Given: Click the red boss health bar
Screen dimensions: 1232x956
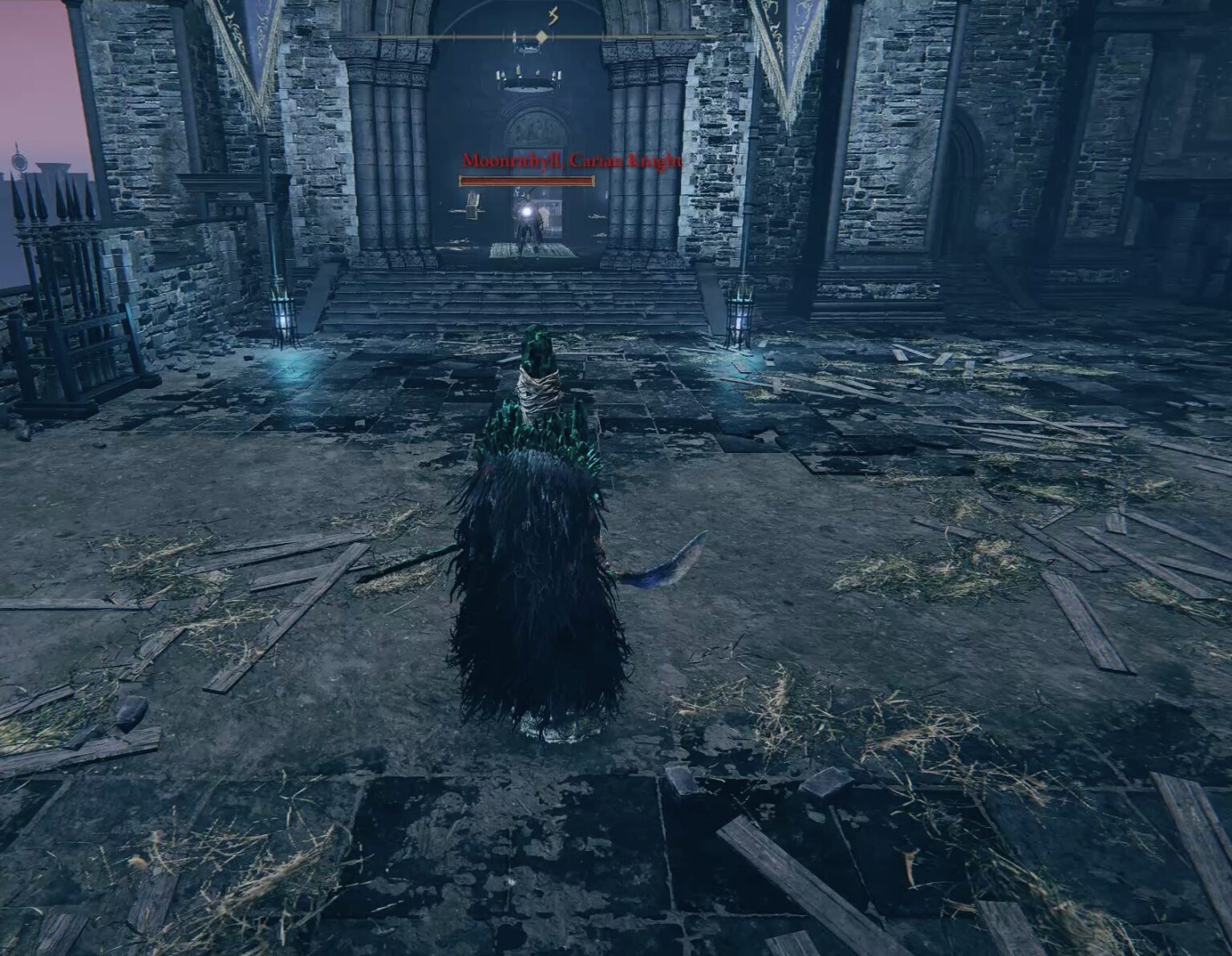Looking at the screenshot, I should (525, 180).
